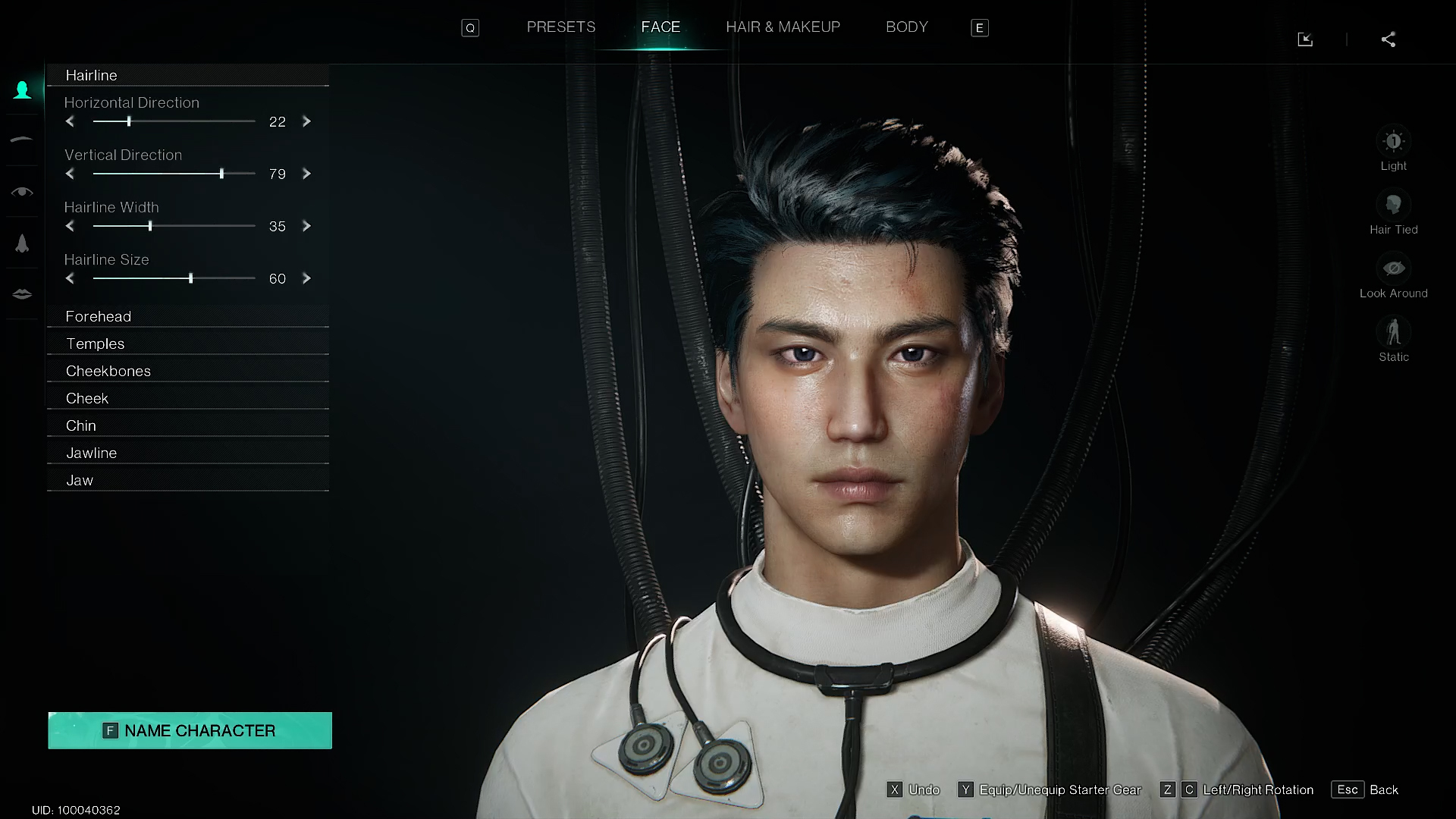The image size is (1456, 819).
Task: Expand the Cheekbones section
Action: point(187,371)
